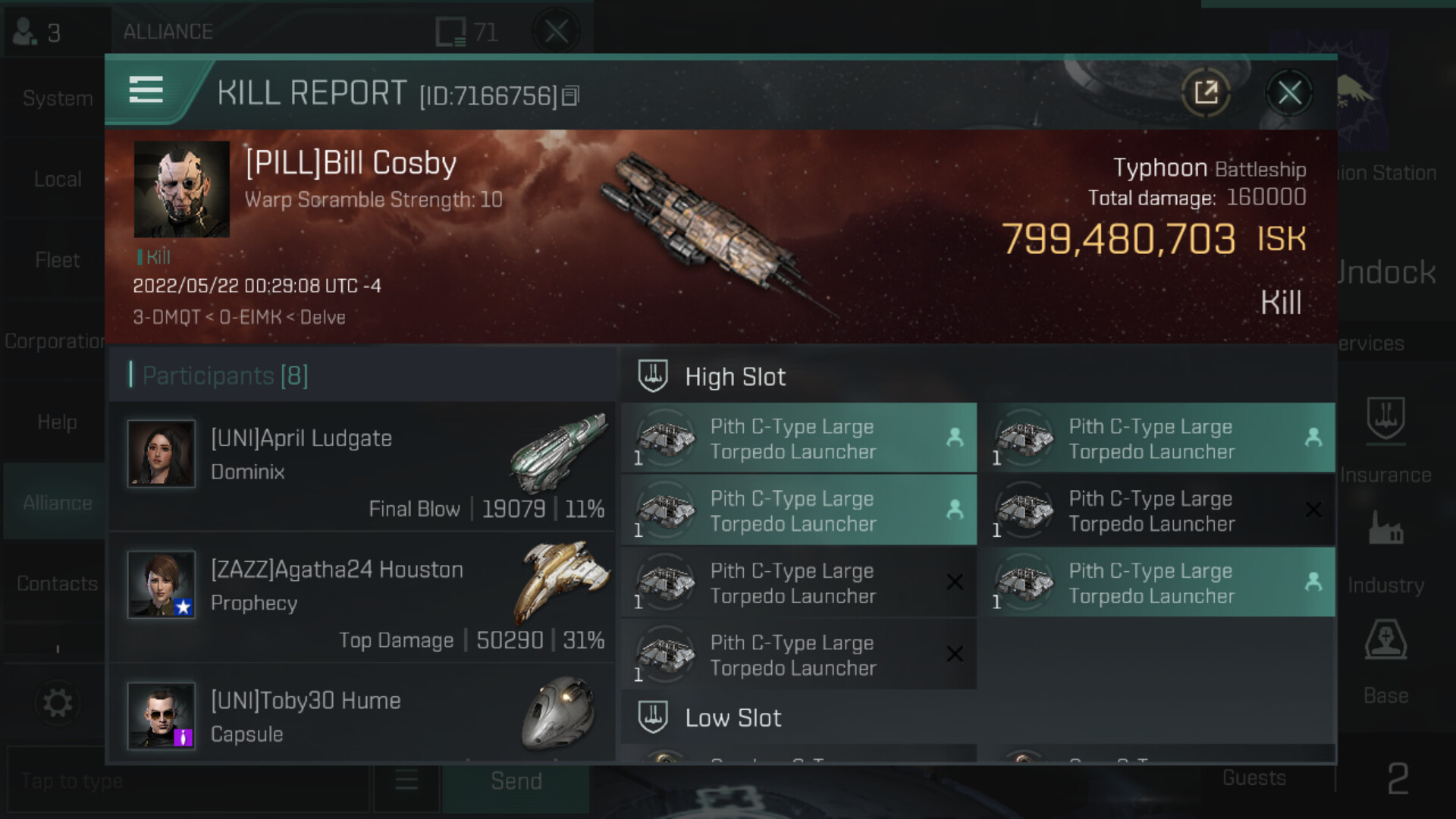Select the Help chat channel
Screen dimensions: 1456x819
tap(58, 422)
